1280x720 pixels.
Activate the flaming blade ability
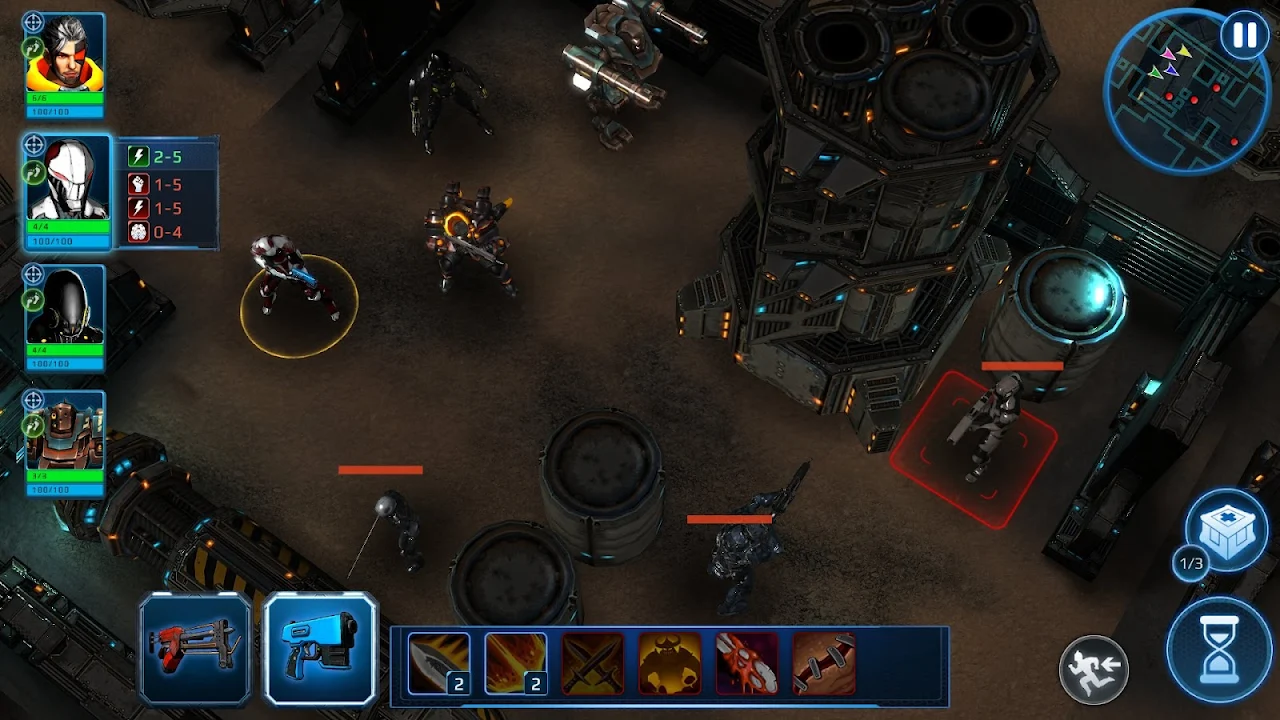(439, 663)
